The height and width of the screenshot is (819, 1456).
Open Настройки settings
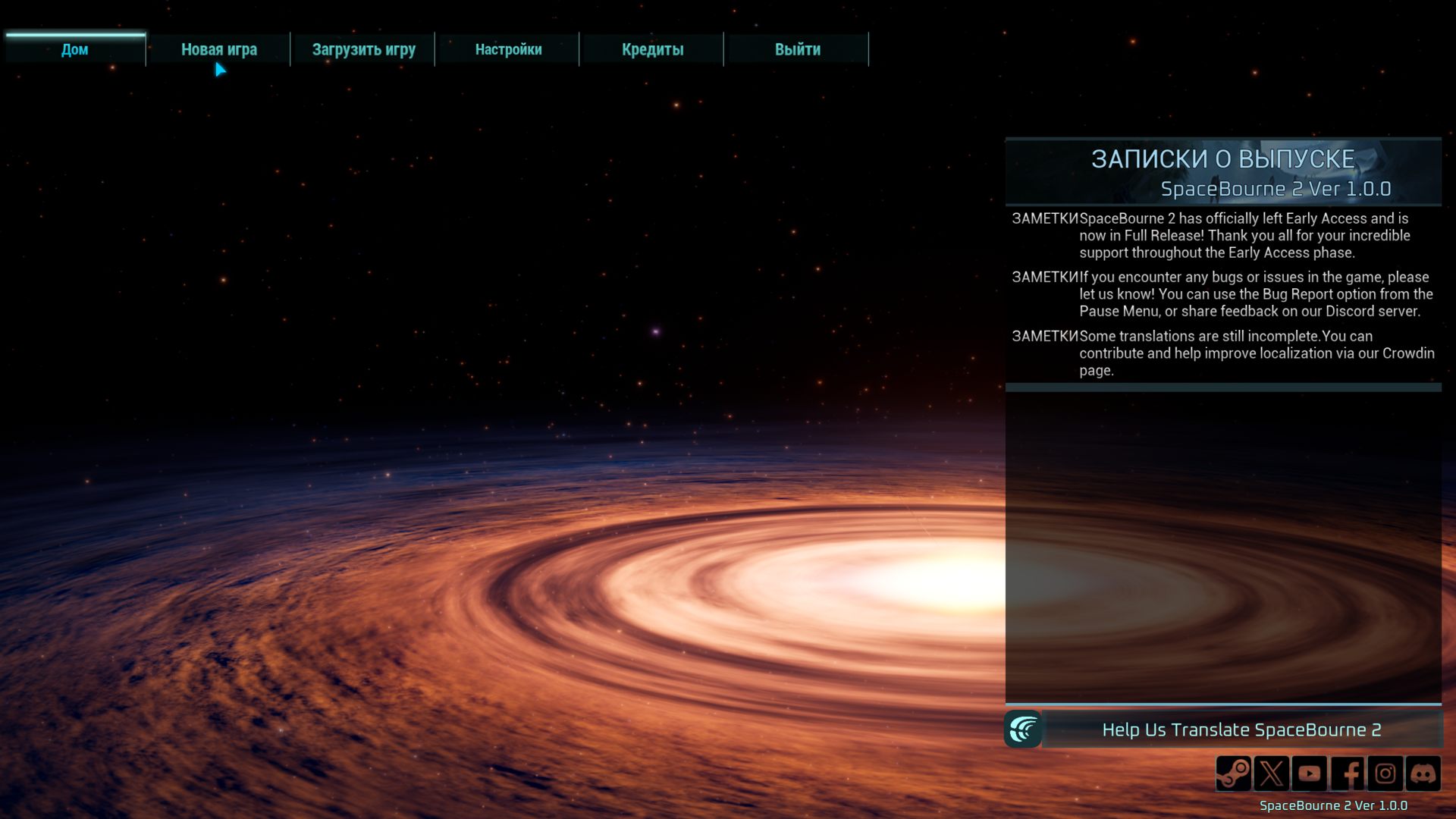tap(508, 49)
